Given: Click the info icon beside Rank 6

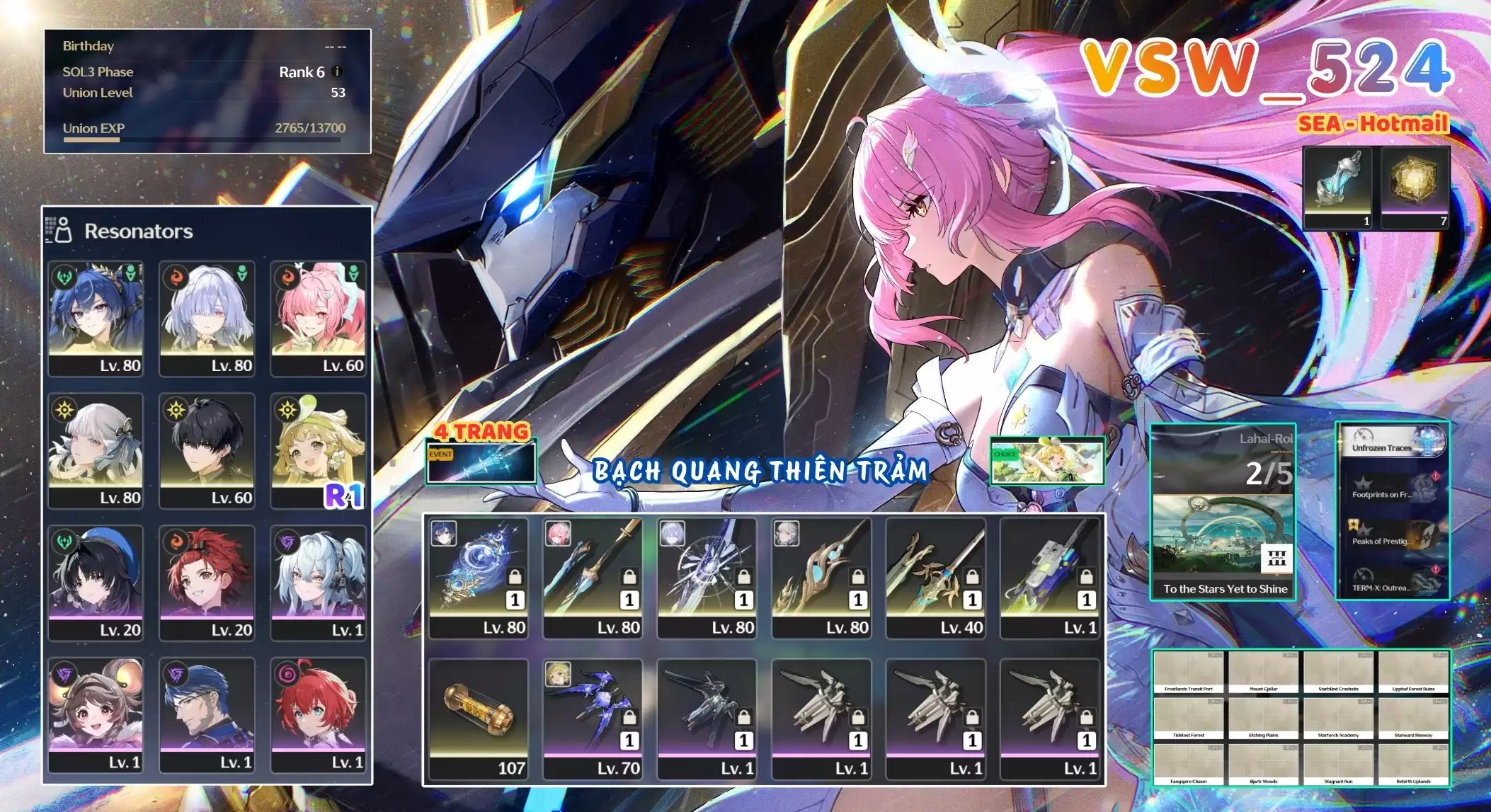Looking at the screenshot, I should [337, 72].
